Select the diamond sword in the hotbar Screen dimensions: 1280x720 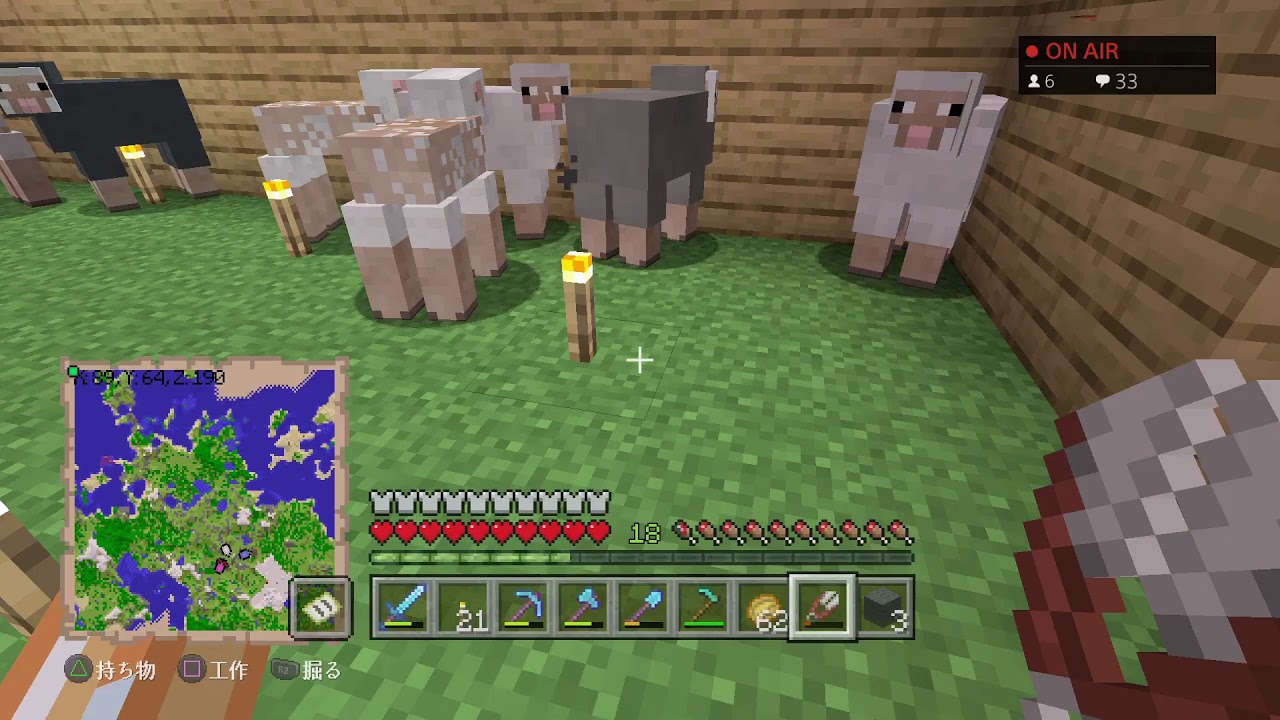click(403, 607)
